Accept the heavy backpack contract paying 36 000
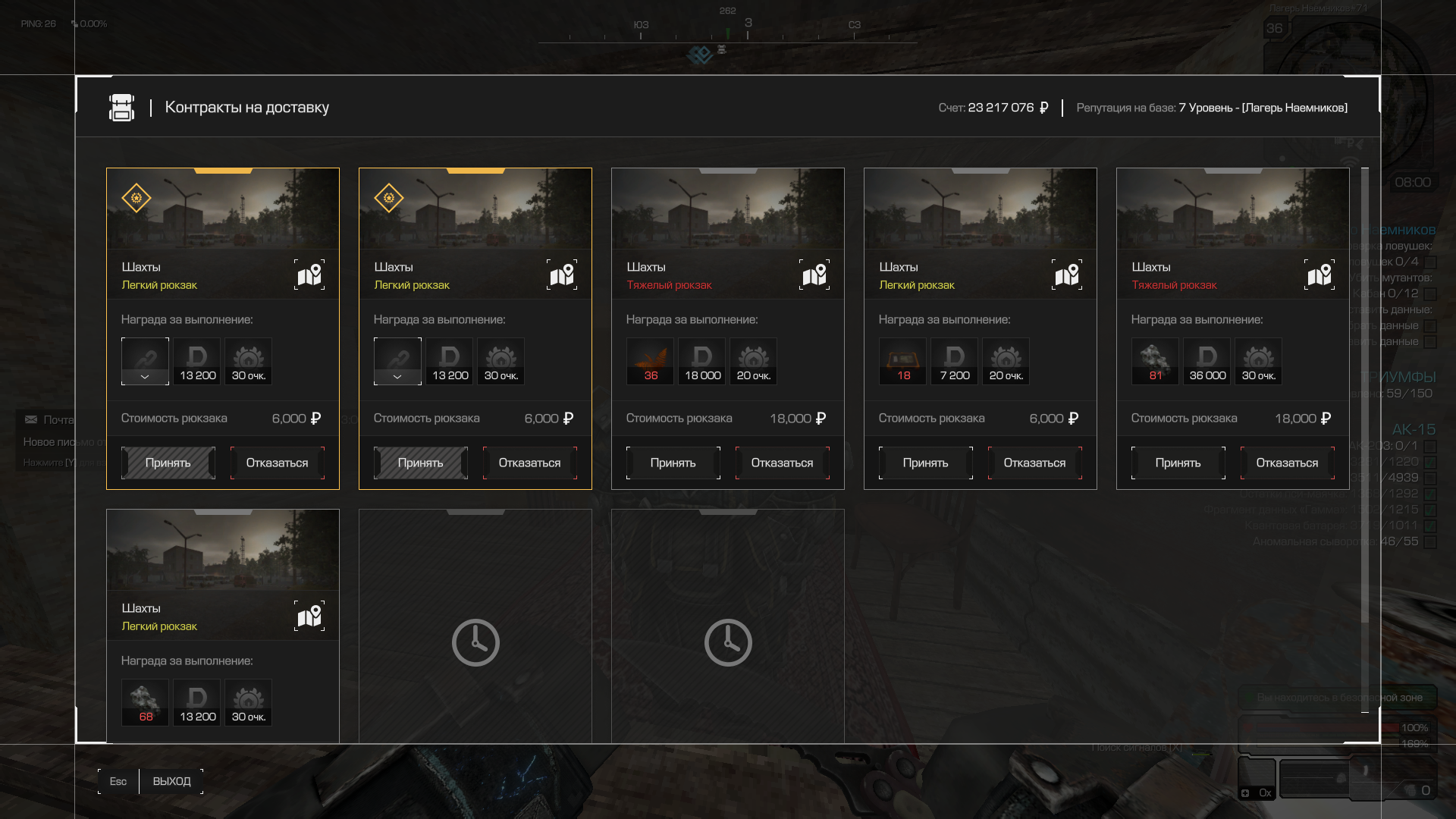Viewport: 1456px width, 819px height. tap(1178, 463)
